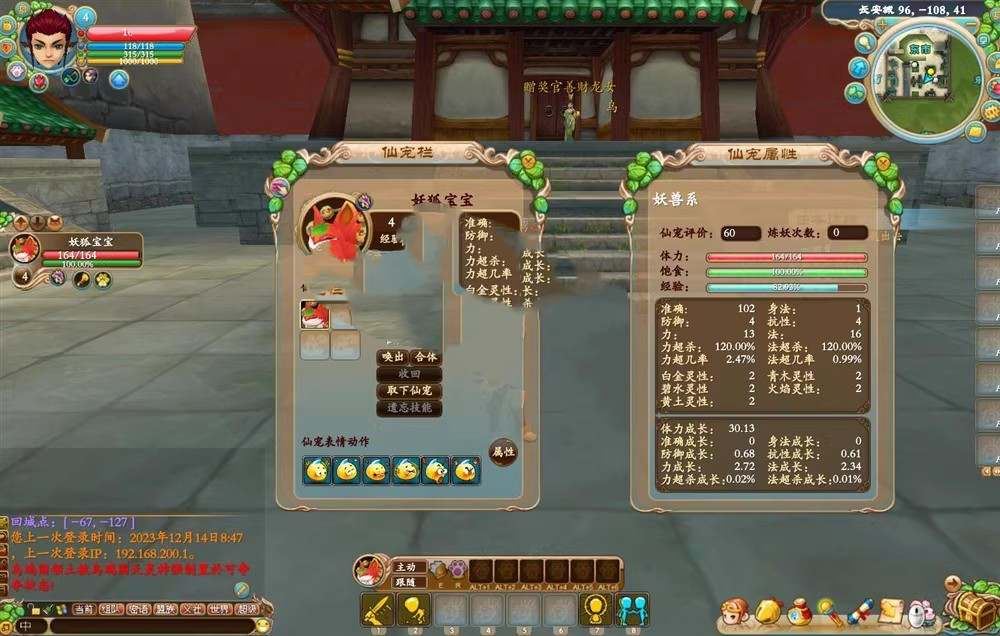Switch to the 当前 chat channel tab
The height and width of the screenshot is (636, 1000).
pos(85,608)
